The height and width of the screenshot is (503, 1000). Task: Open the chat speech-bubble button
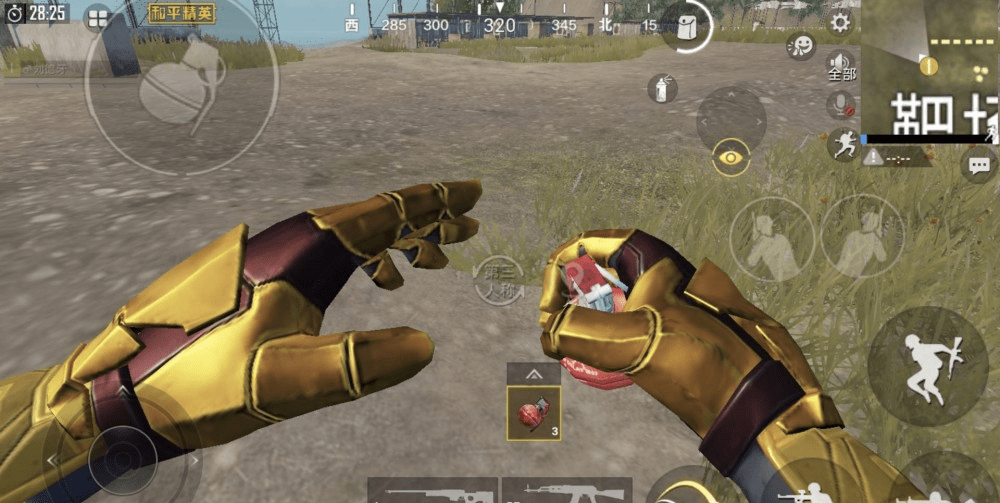[x=978, y=165]
